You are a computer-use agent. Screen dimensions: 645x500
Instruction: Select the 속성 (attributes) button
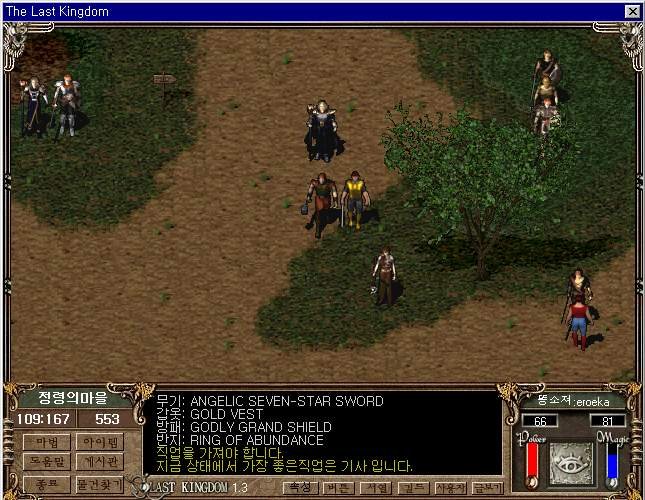298,488
